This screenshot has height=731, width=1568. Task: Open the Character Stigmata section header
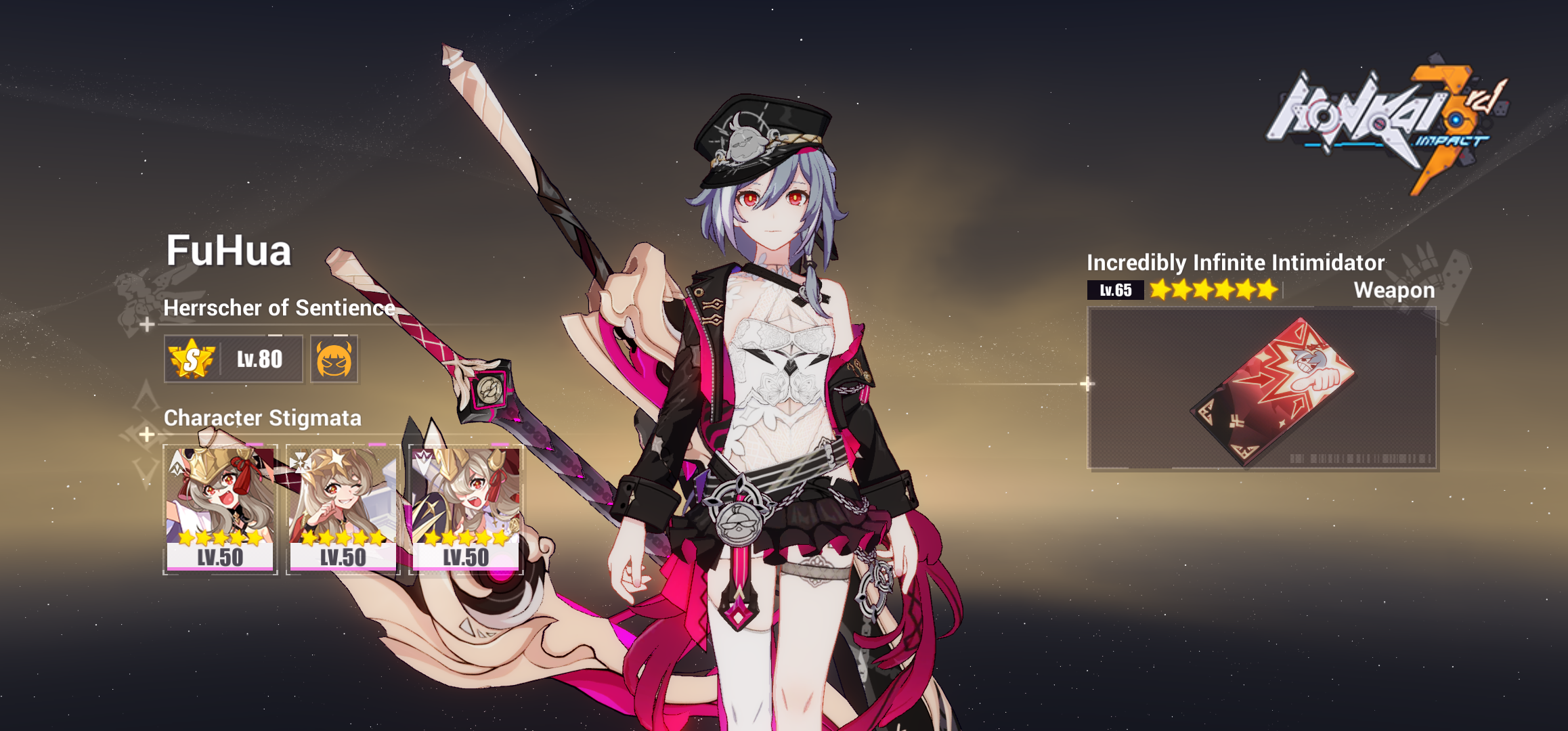[x=263, y=419]
